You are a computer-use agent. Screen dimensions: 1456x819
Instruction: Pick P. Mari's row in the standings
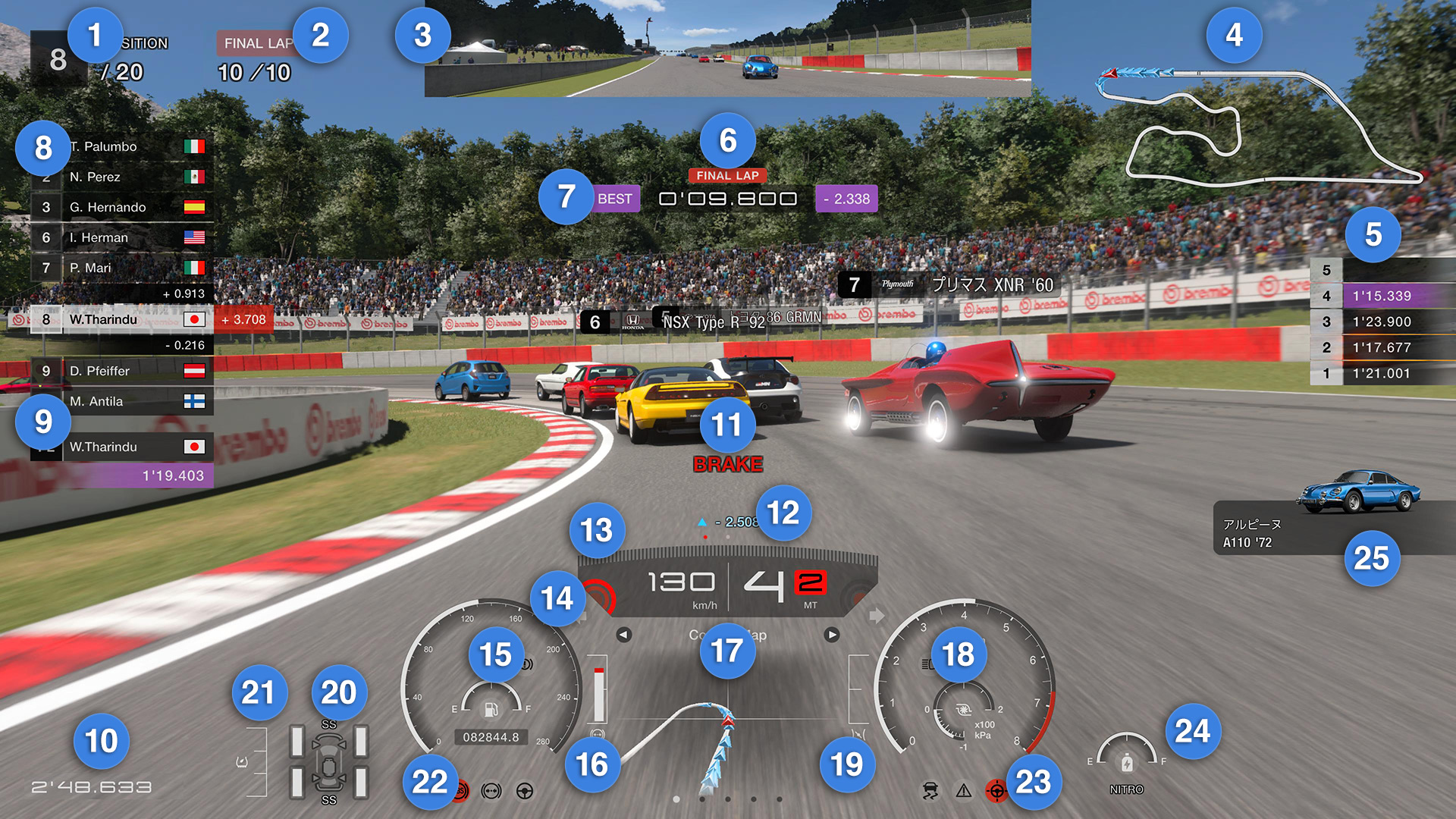pyautogui.click(x=121, y=268)
